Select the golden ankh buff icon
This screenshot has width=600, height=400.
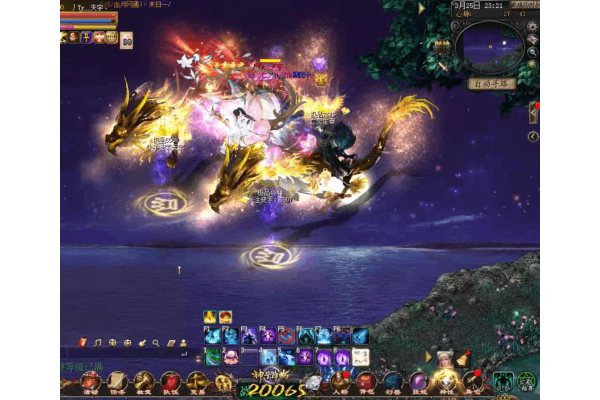click(87, 37)
